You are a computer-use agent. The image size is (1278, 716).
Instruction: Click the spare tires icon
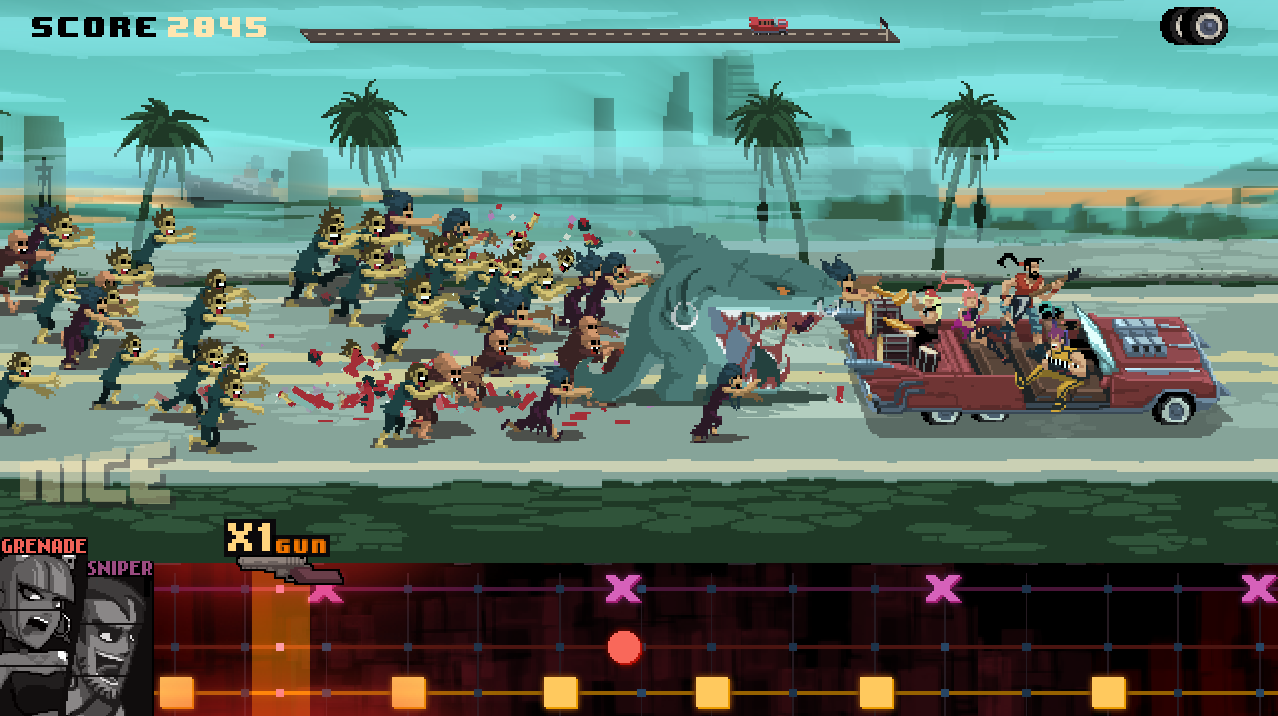click(x=1194, y=26)
